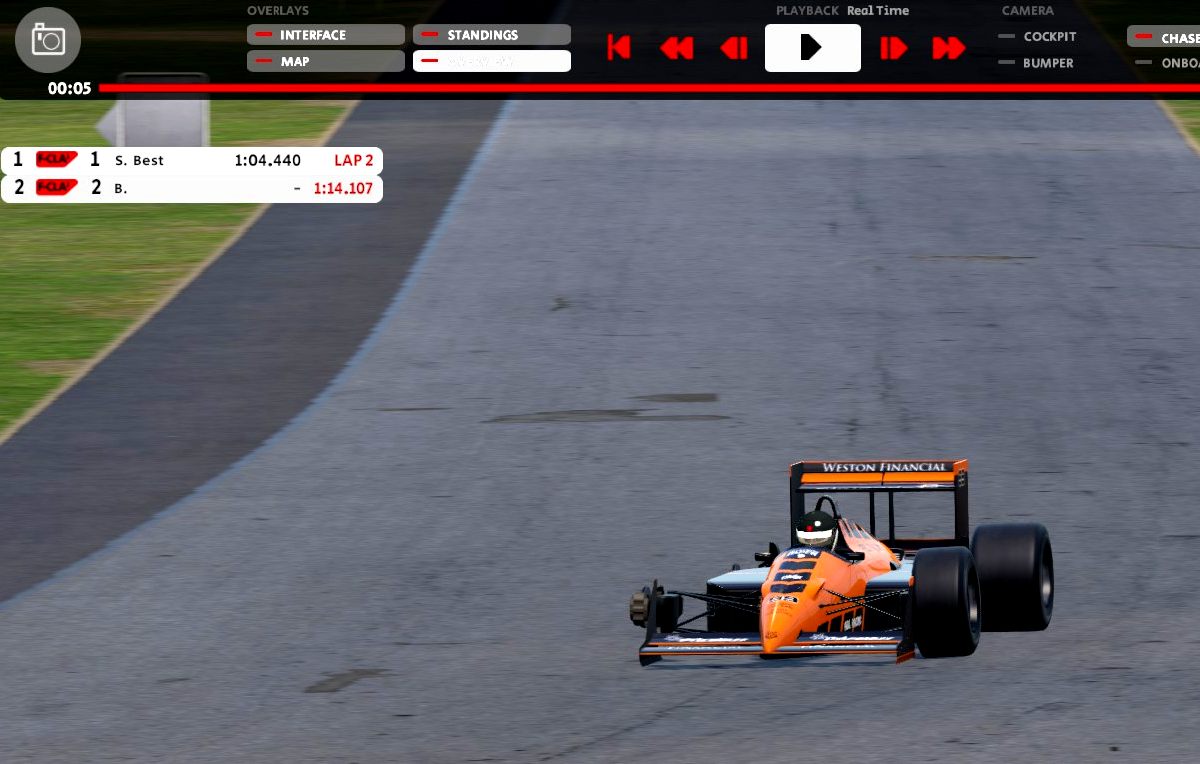Image resolution: width=1200 pixels, height=764 pixels.
Task: Toggle the Interface overlay
Action: click(326, 35)
